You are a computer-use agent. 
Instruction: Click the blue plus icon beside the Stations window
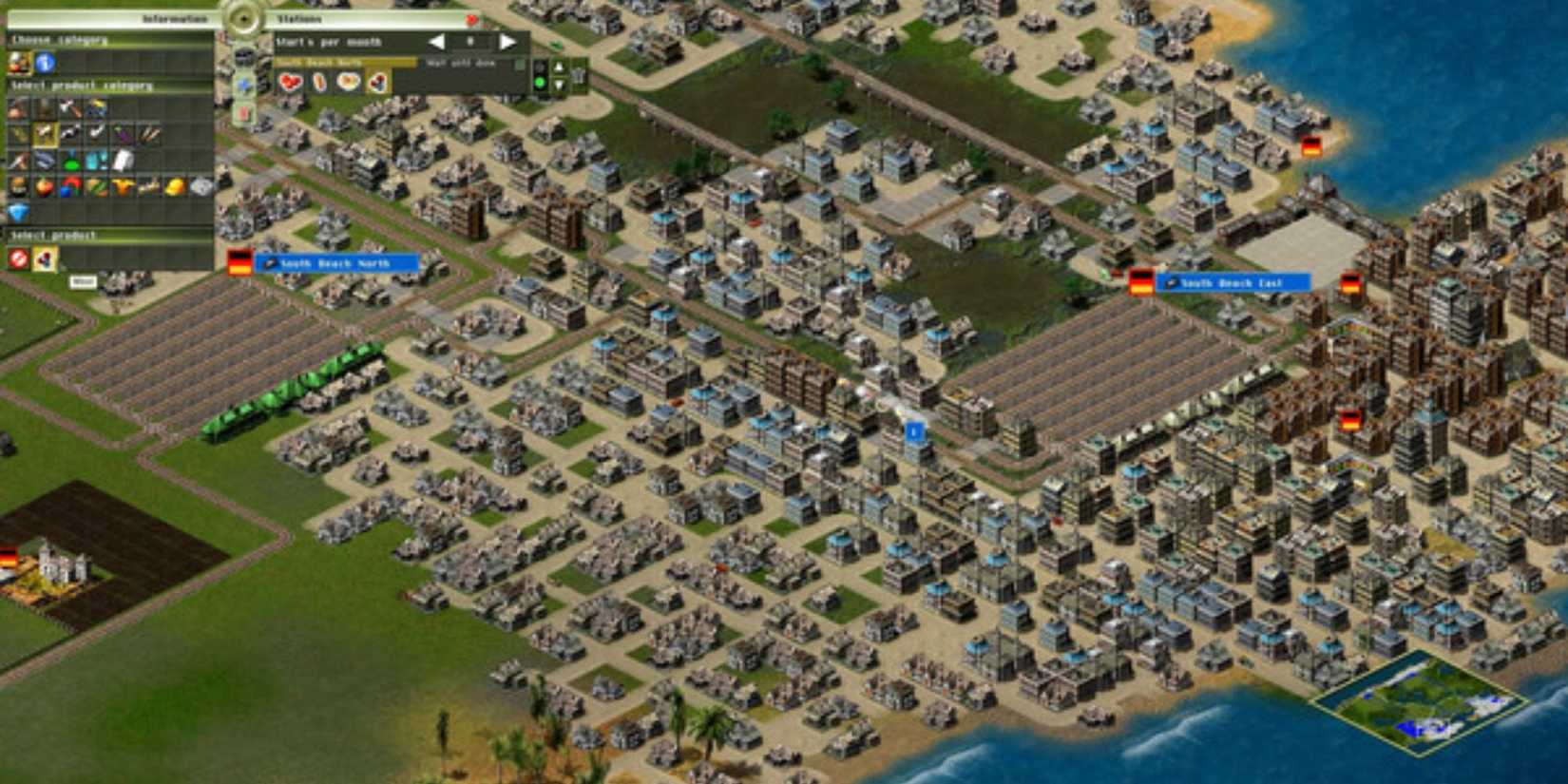tap(243, 82)
